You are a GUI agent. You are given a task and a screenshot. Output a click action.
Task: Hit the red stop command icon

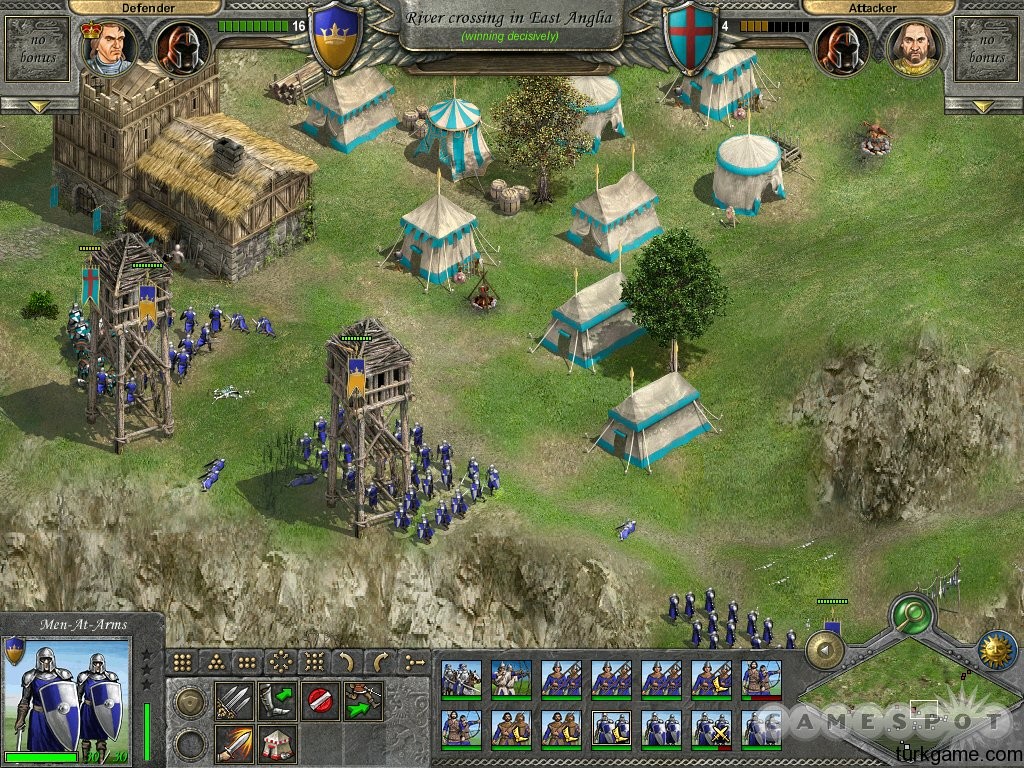coord(319,700)
